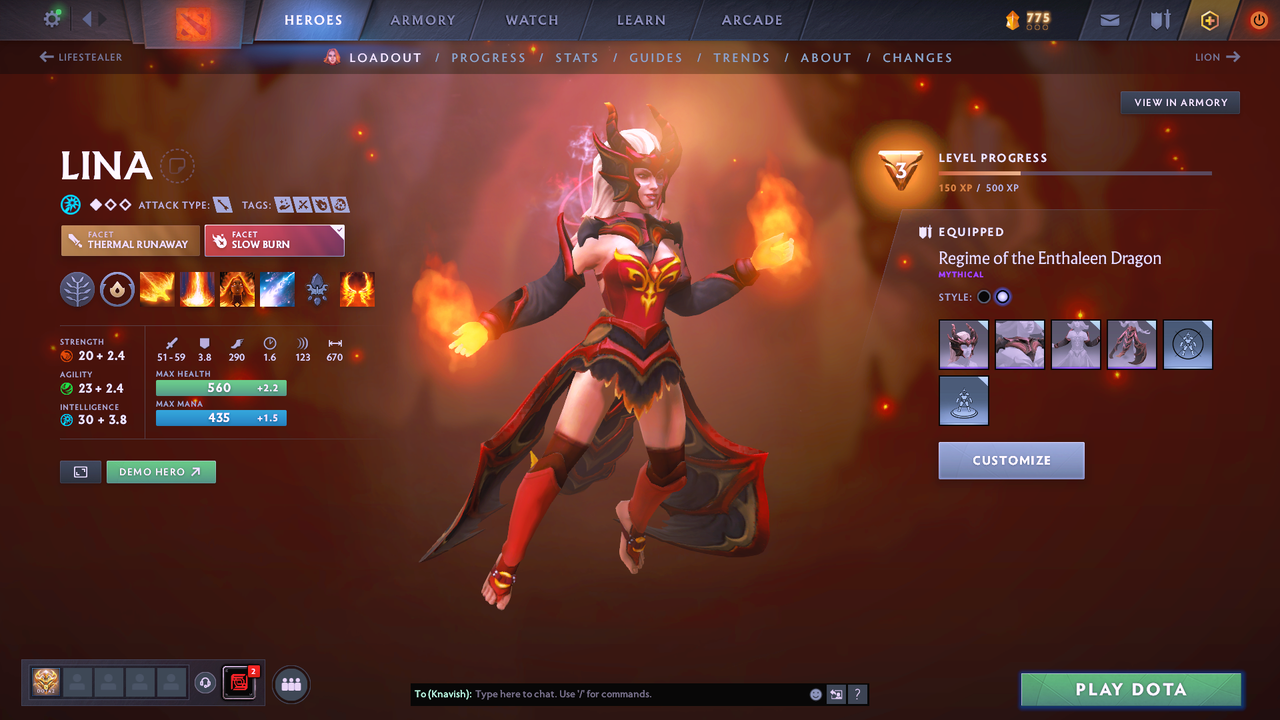Expand the emoticon picker in chat bar
The height and width of the screenshot is (720, 1280).
tap(814, 693)
